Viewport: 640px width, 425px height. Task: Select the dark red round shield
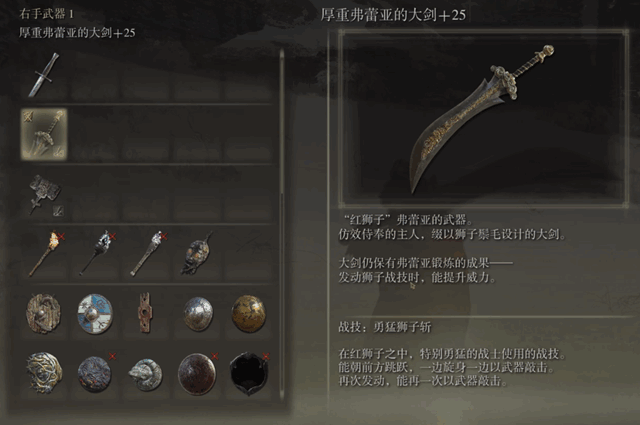click(197, 372)
